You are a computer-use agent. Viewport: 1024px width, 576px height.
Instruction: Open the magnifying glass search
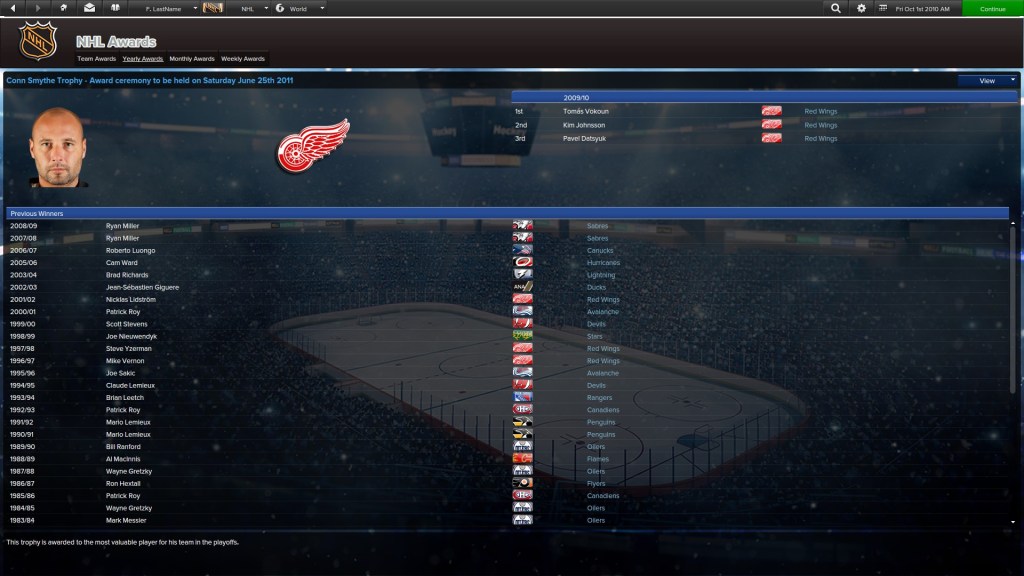[x=836, y=8]
